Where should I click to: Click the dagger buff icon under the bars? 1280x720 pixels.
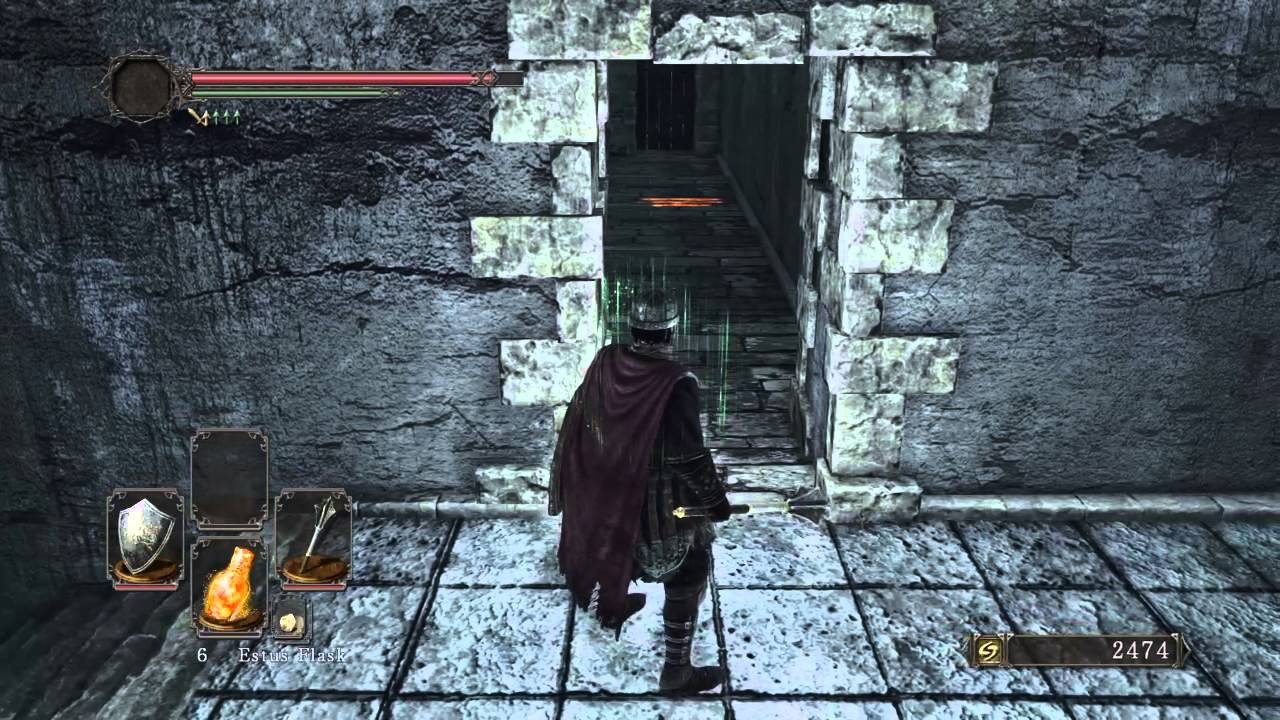point(198,116)
